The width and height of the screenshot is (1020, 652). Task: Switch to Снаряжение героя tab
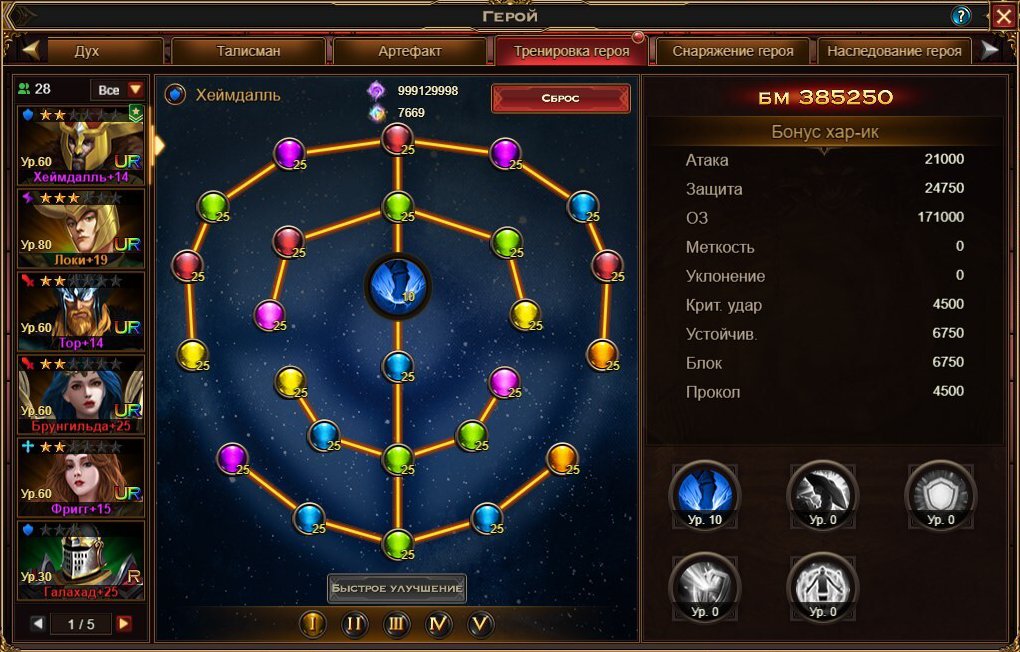(733, 51)
